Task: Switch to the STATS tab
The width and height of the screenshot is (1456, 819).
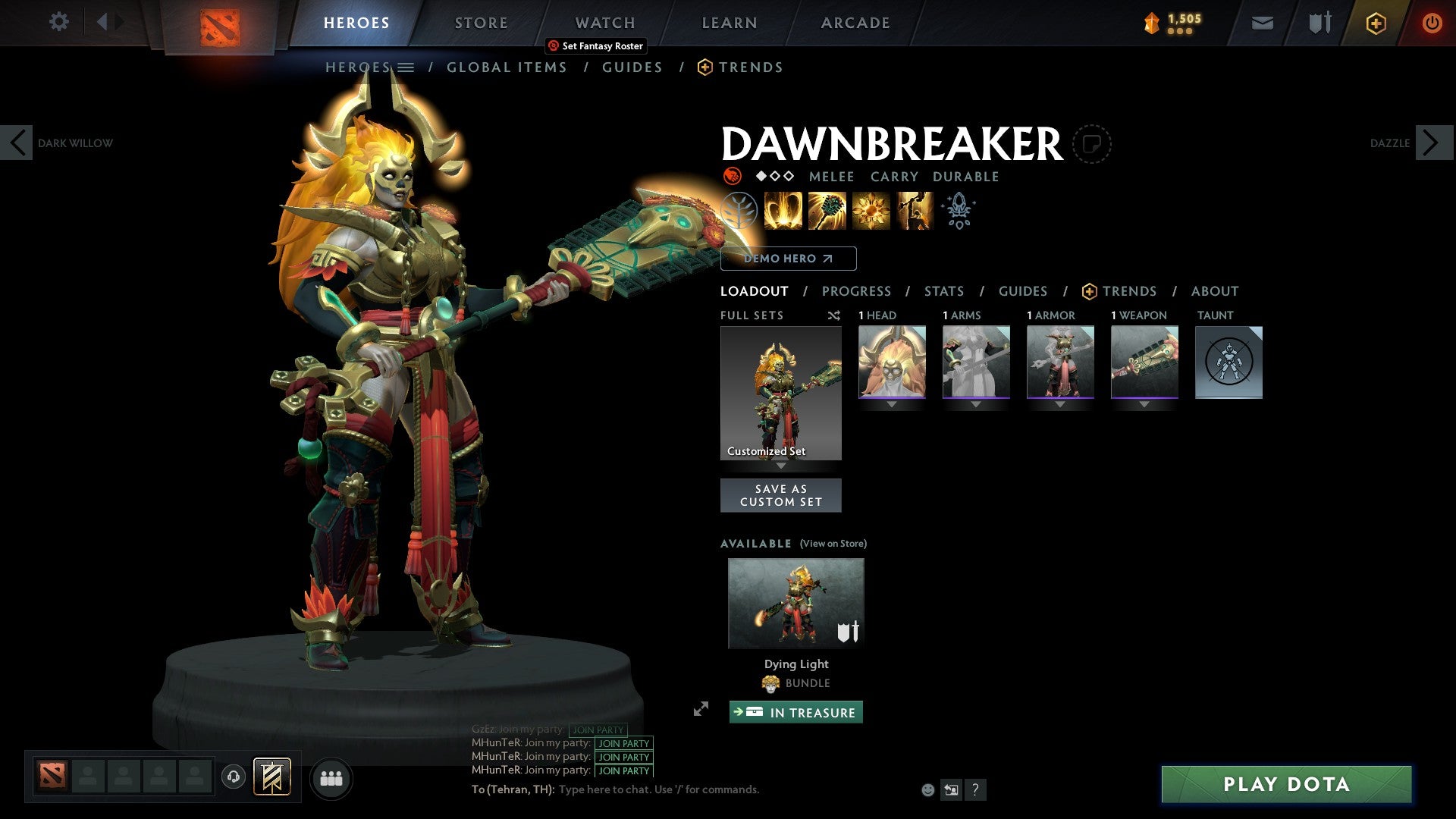Action: [x=943, y=290]
